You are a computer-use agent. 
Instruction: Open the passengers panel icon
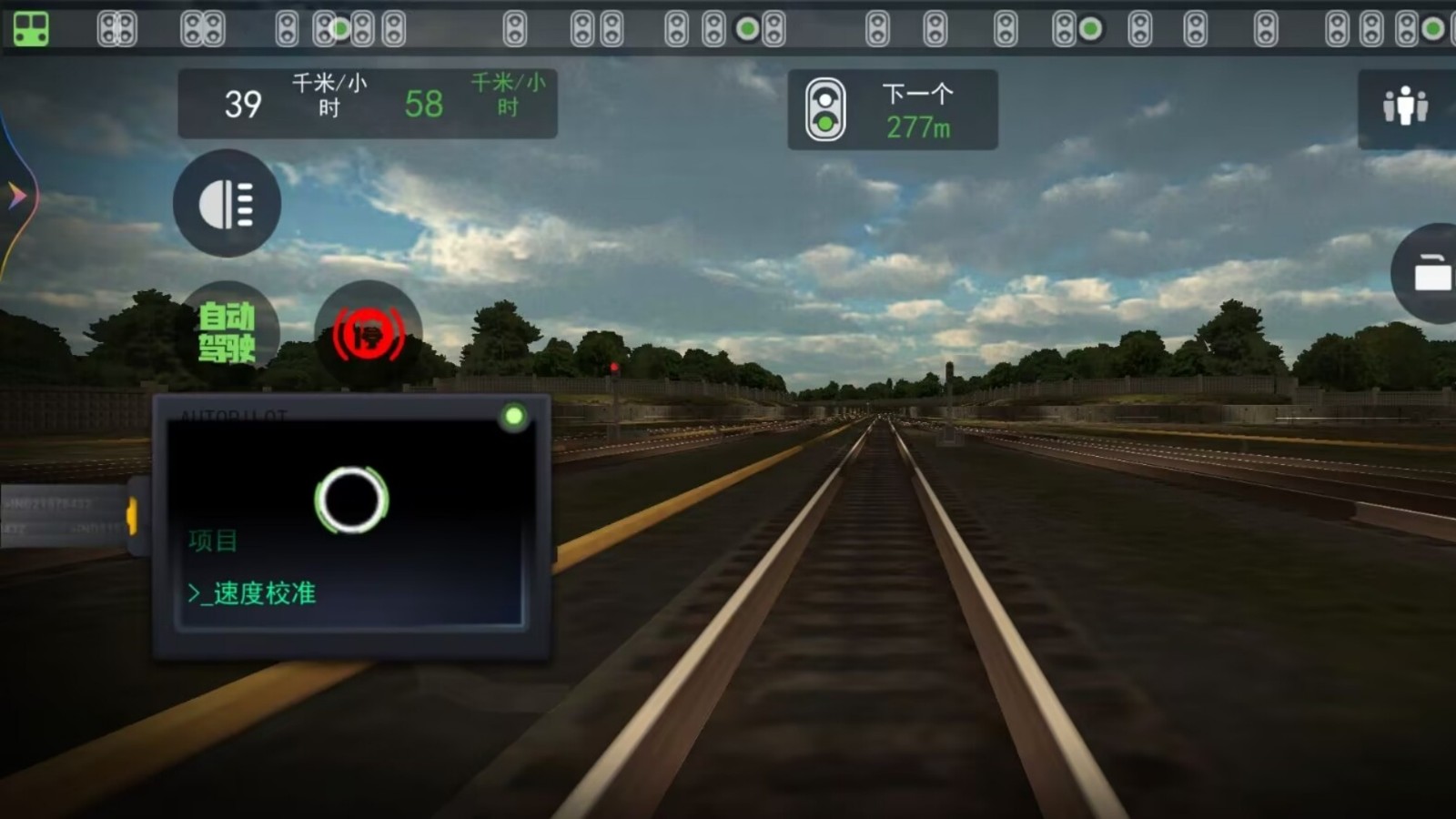pyautogui.click(x=1405, y=107)
